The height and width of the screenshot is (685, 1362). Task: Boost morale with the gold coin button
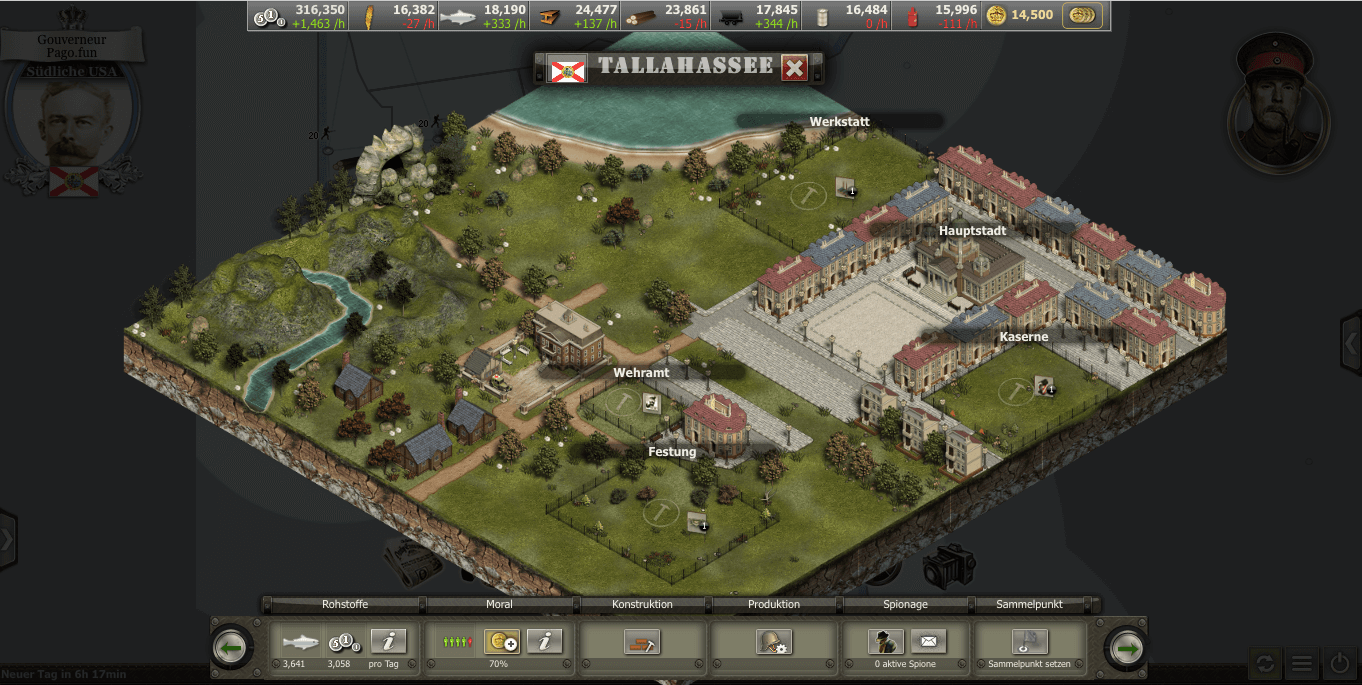pyautogui.click(x=501, y=641)
